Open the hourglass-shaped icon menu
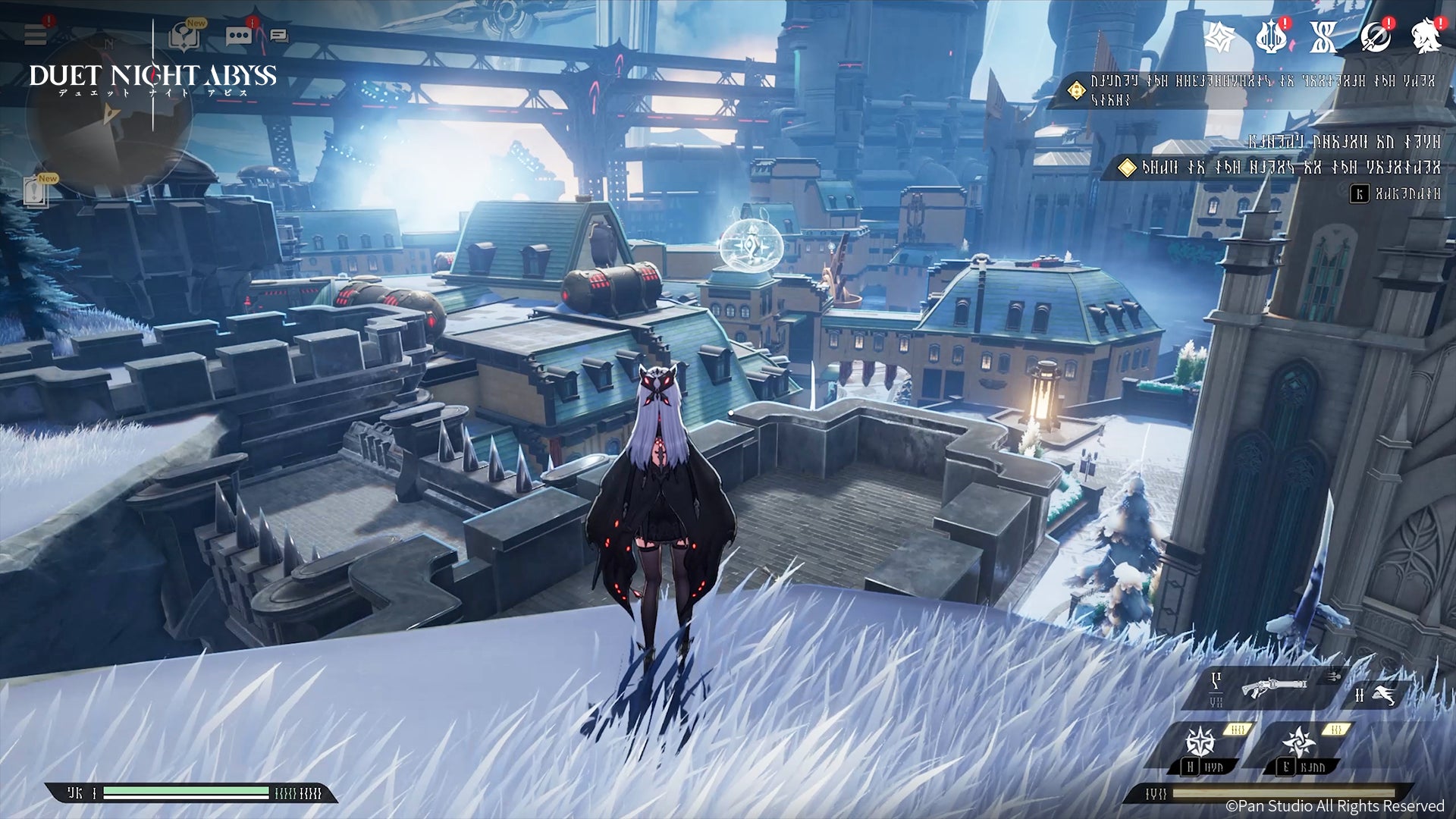Image resolution: width=1456 pixels, height=819 pixels. pyautogui.click(x=1323, y=36)
